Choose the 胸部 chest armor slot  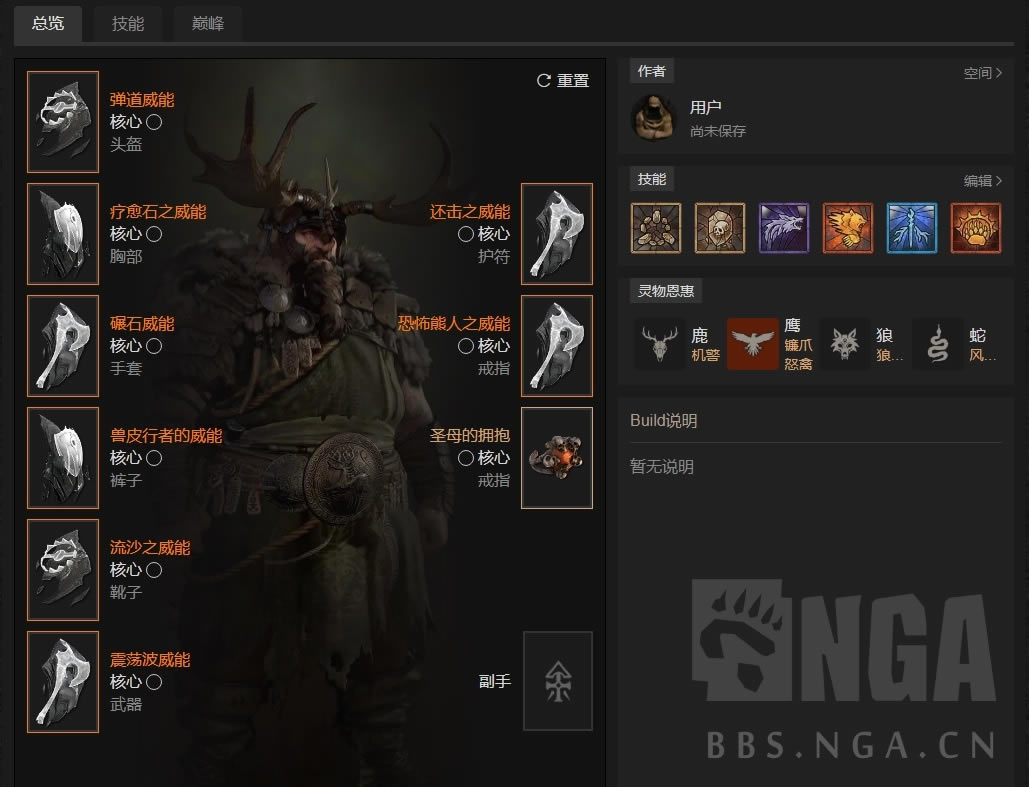tap(63, 234)
